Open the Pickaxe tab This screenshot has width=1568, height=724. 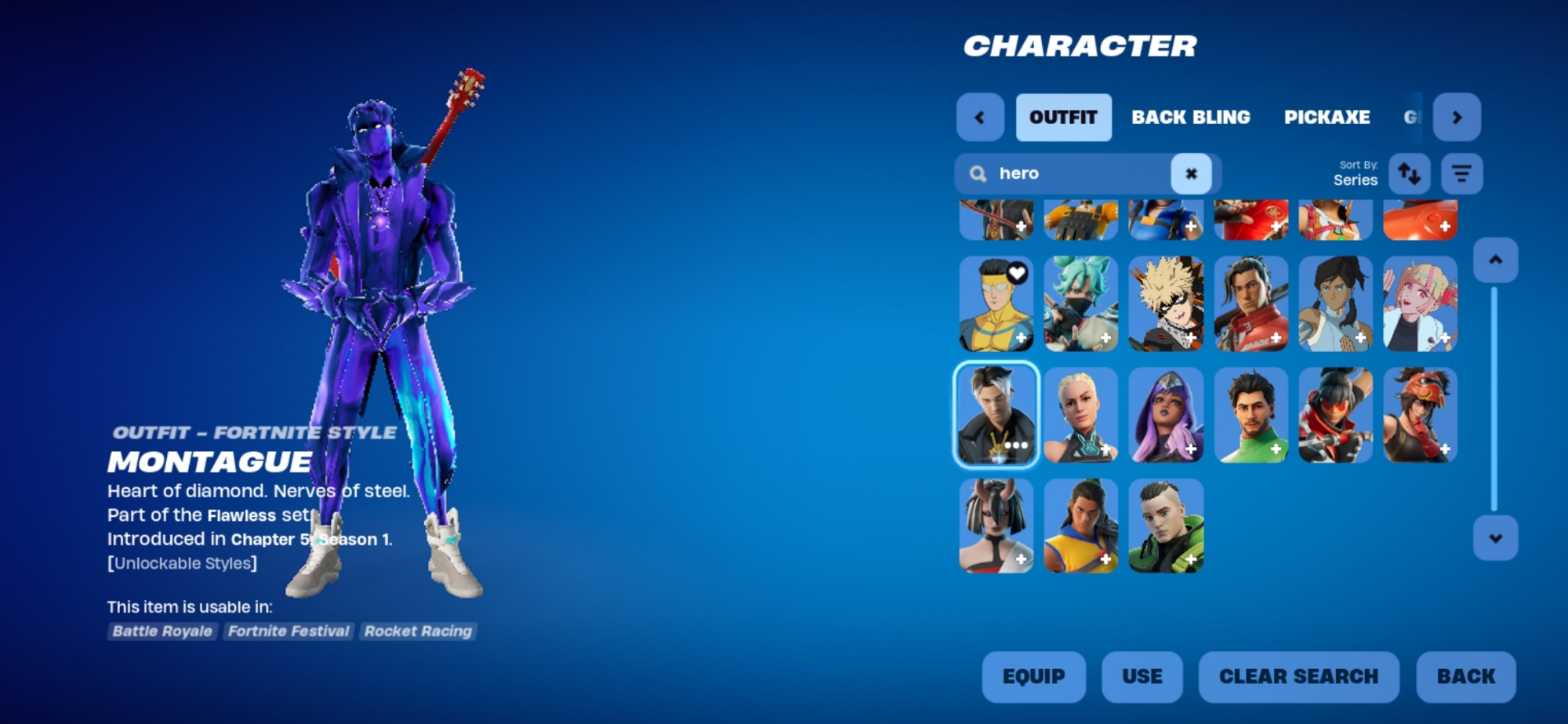pyautogui.click(x=1327, y=118)
